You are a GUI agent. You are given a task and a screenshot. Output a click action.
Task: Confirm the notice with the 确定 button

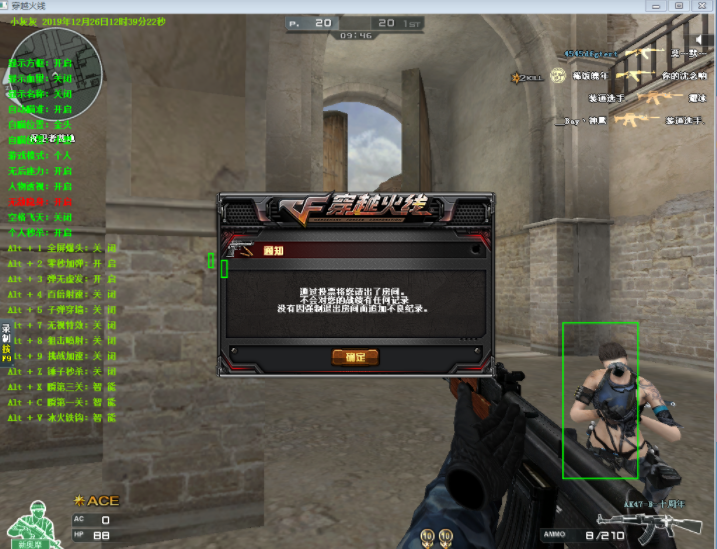pyautogui.click(x=355, y=356)
